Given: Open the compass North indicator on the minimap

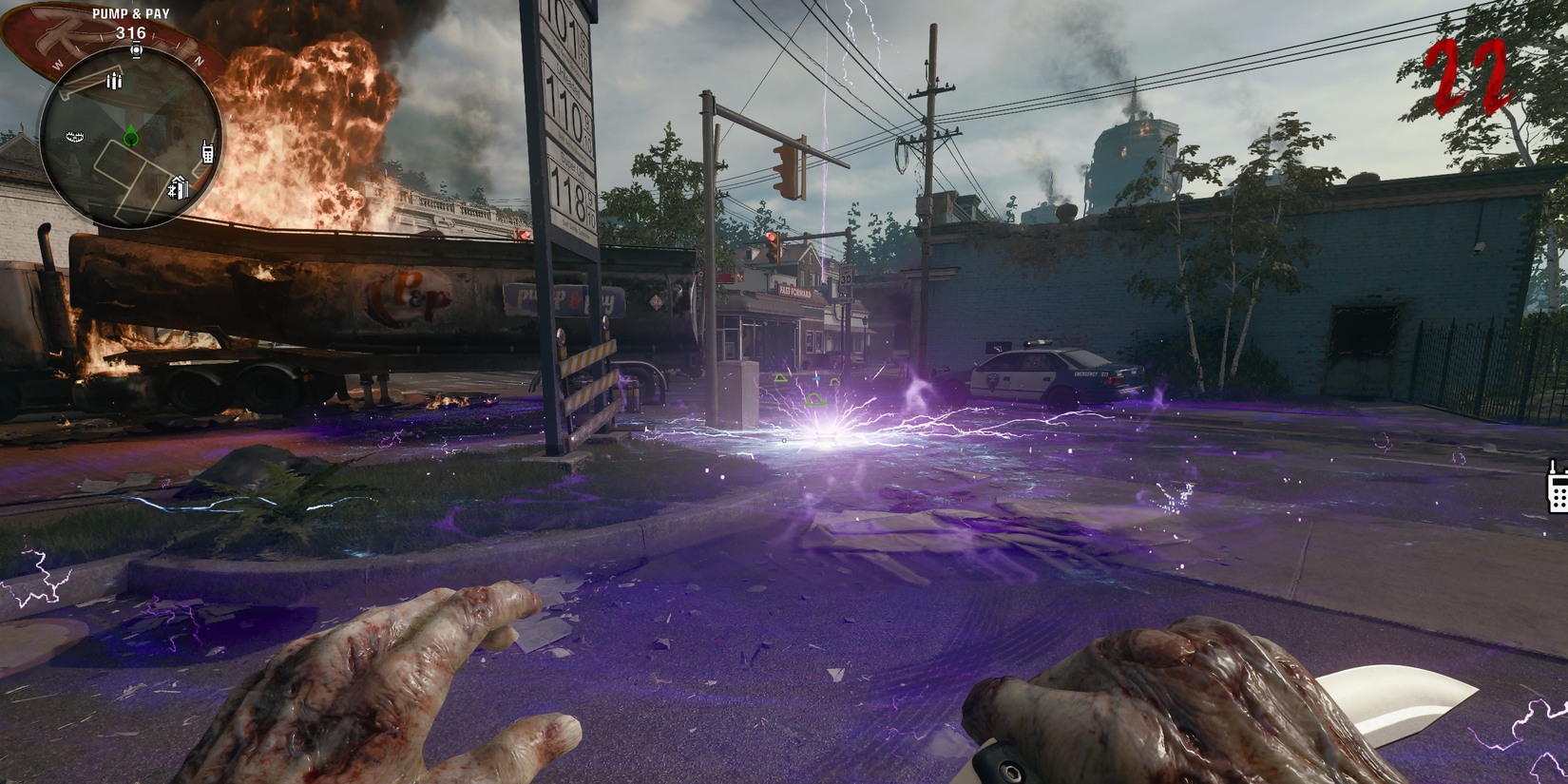Looking at the screenshot, I should click(199, 60).
